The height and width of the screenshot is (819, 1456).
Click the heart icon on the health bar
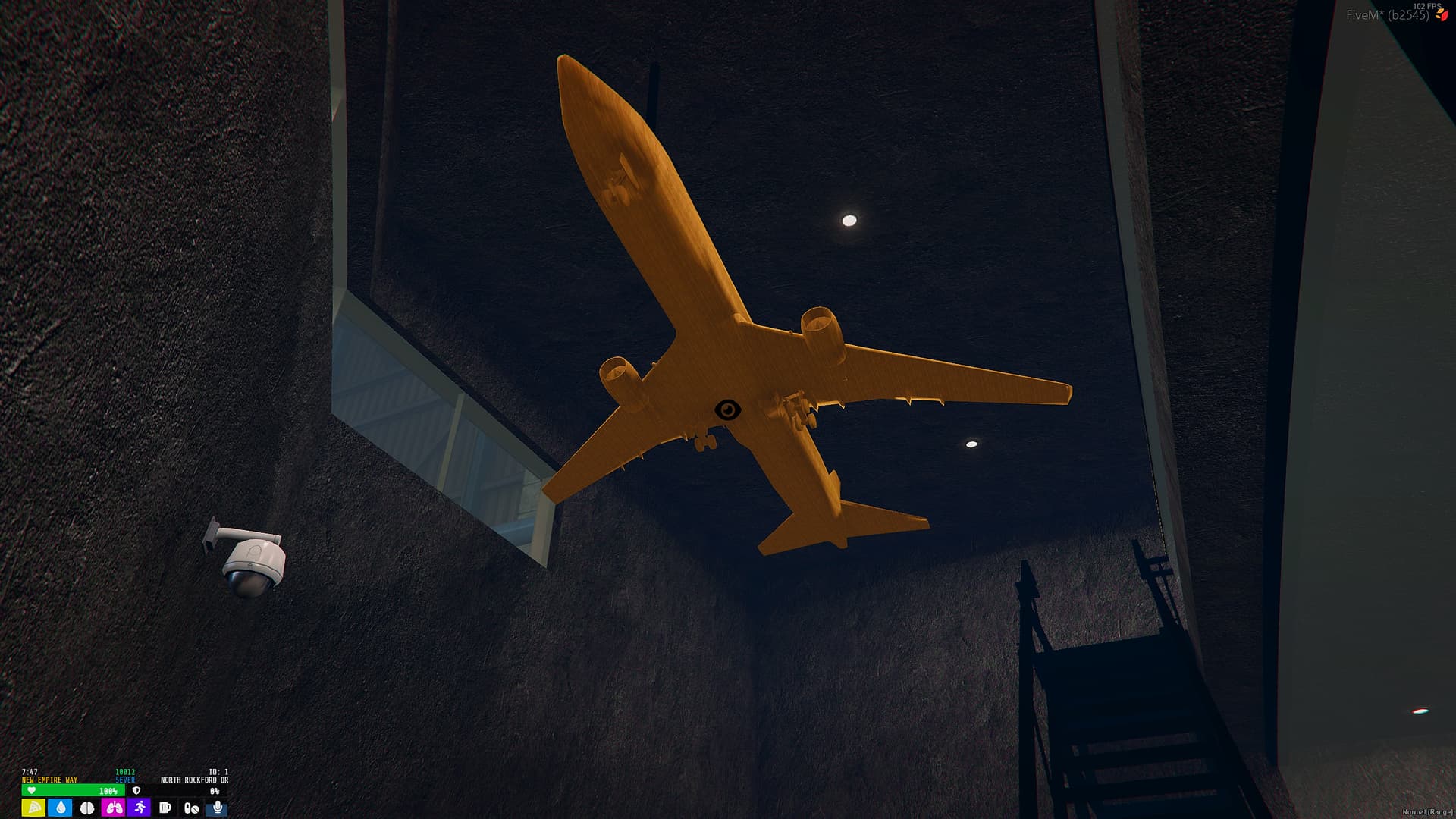(x=32, y=791)
